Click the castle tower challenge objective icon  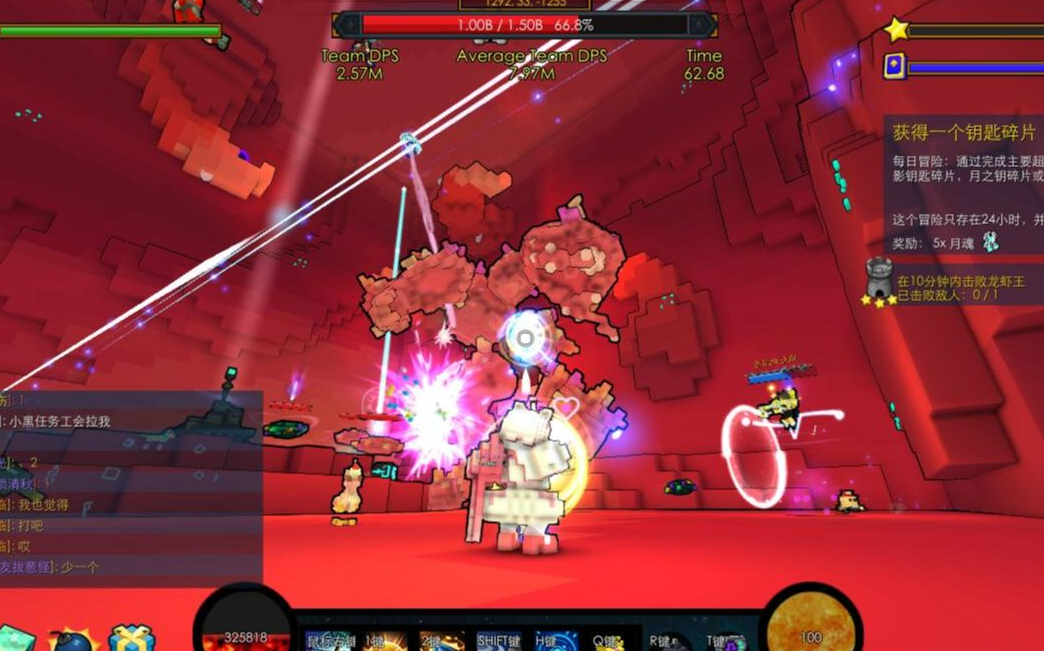(879, 276)
